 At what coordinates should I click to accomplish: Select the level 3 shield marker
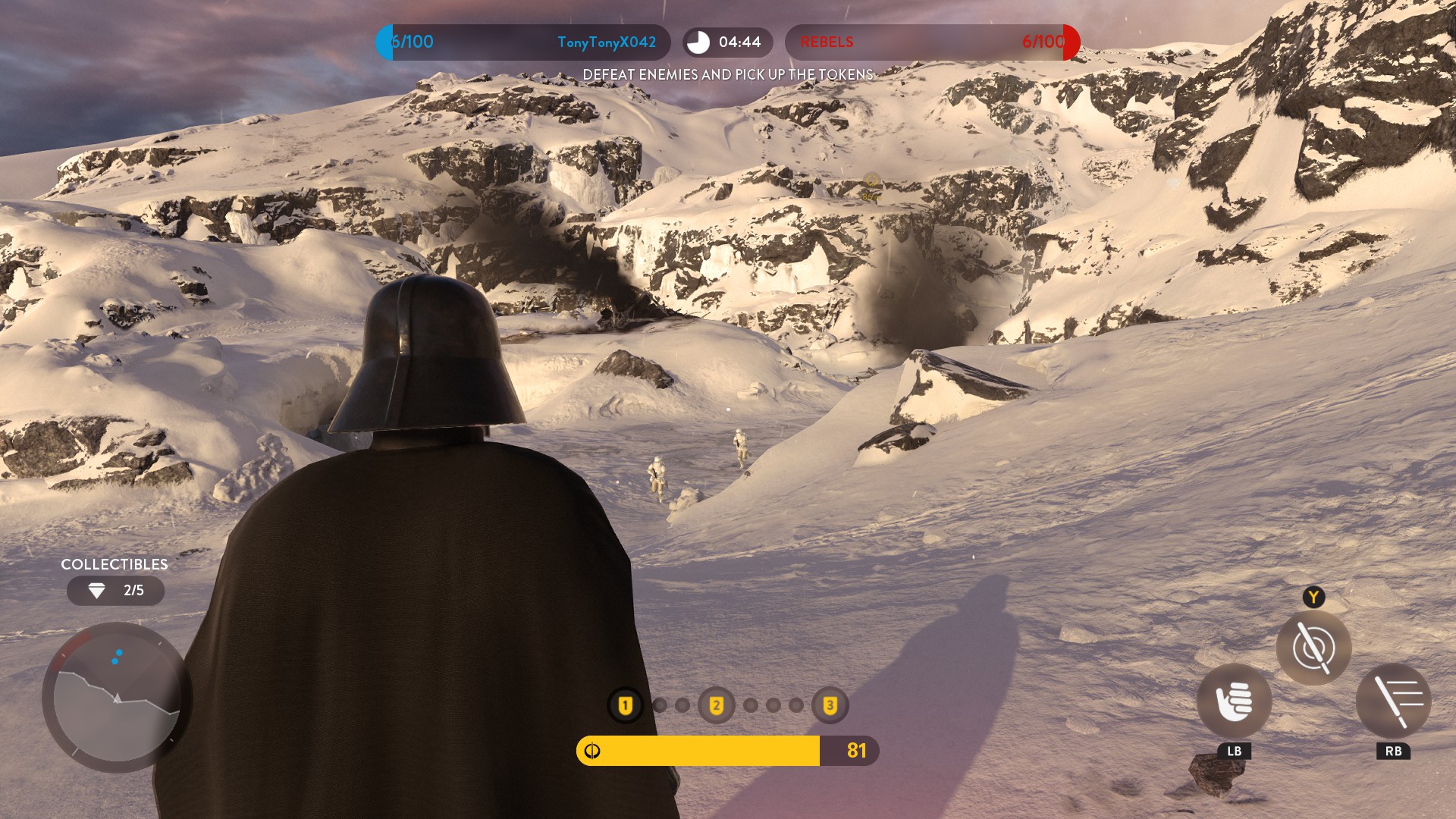pyautogui.click(x=830, y=706)
